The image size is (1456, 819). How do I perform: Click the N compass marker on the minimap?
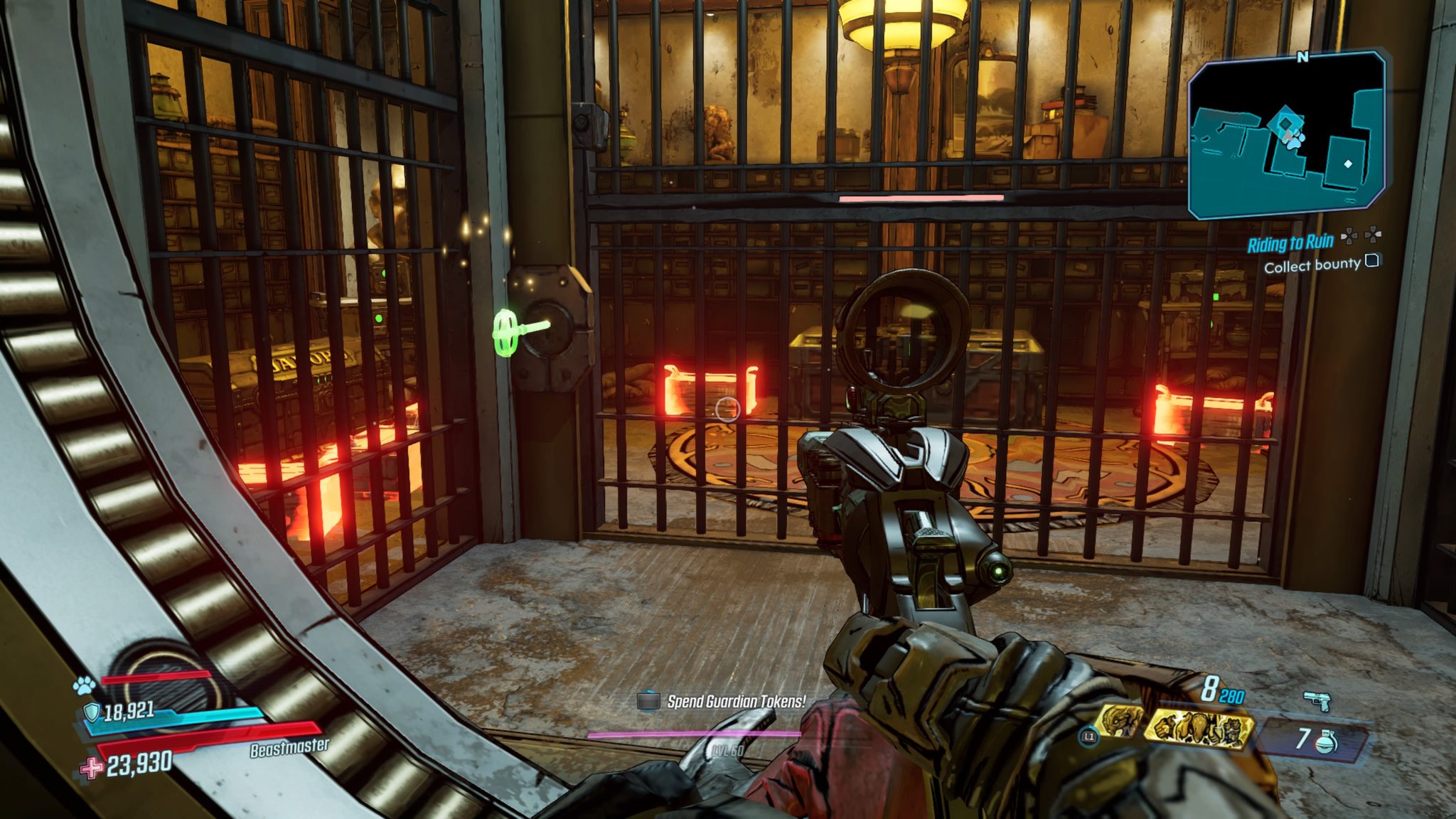click(1302, 56)
